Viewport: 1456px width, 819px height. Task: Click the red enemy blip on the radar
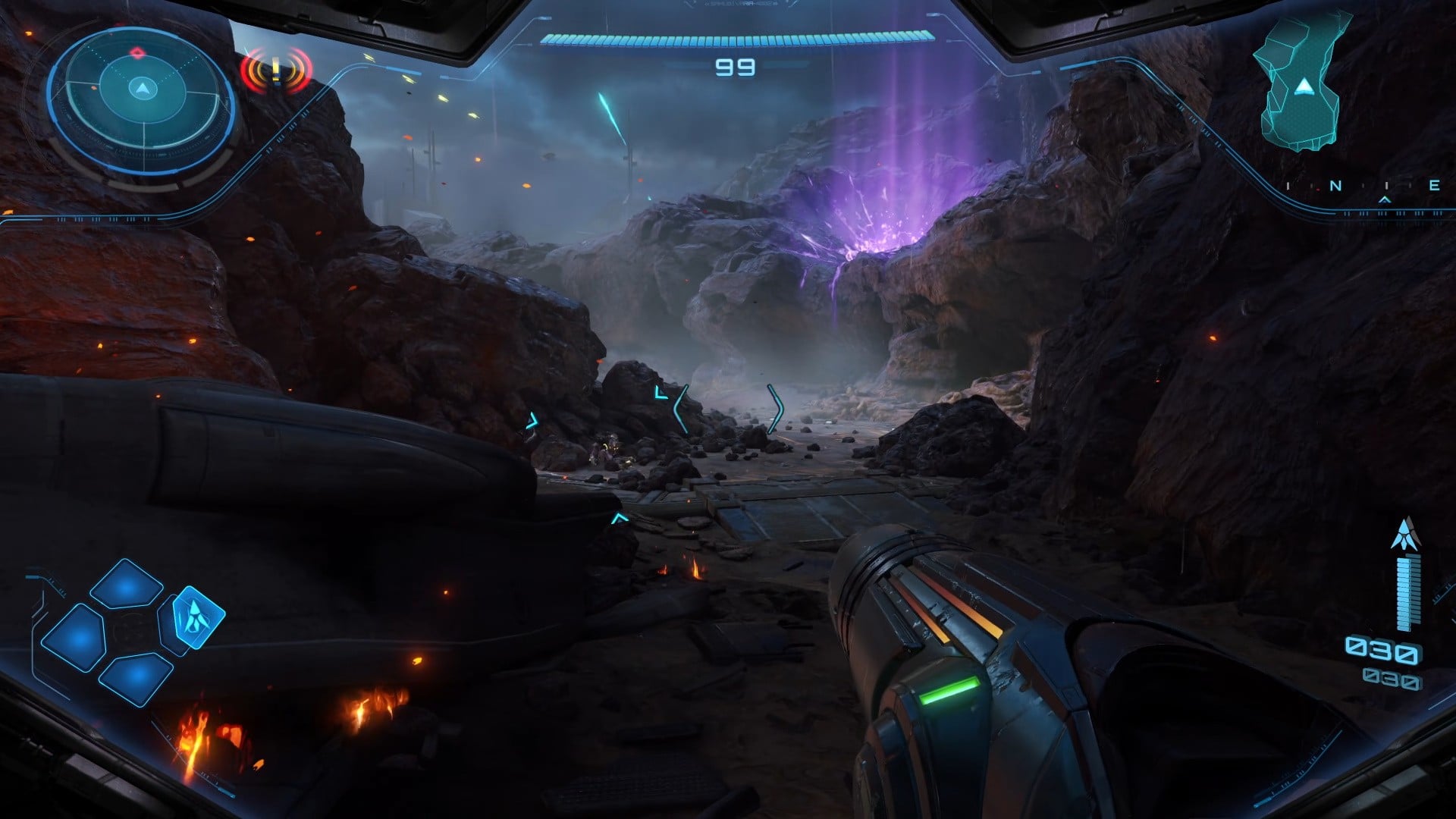137,53
